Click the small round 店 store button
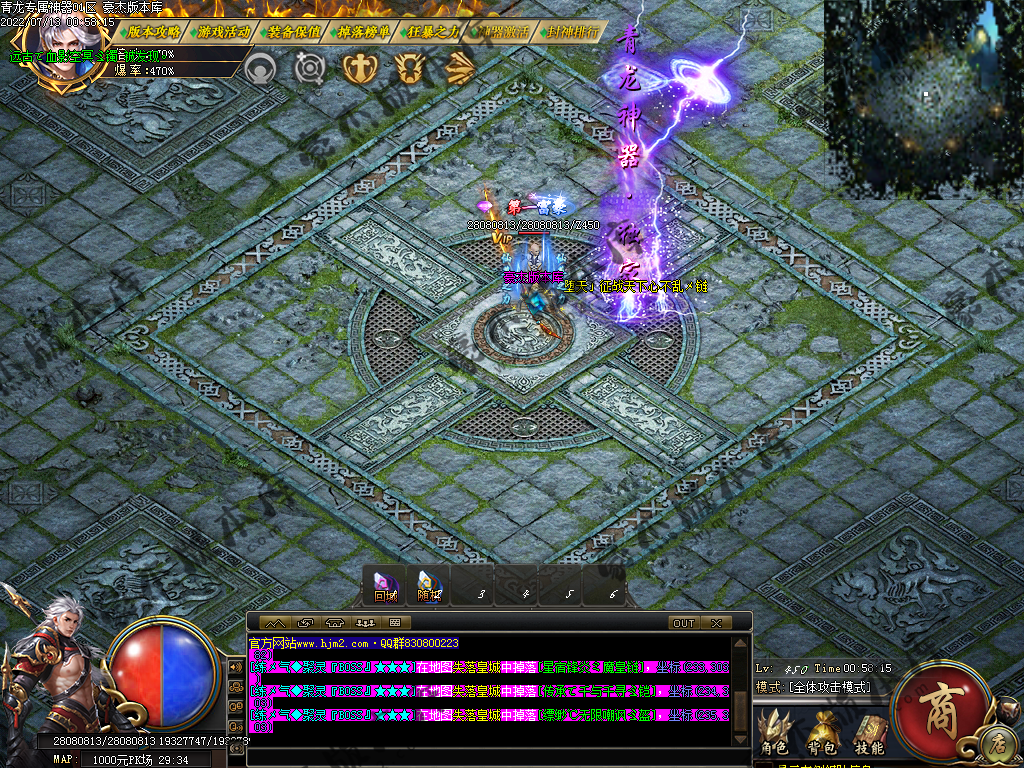Screen dimensions: 1024x768 point(997,743)
